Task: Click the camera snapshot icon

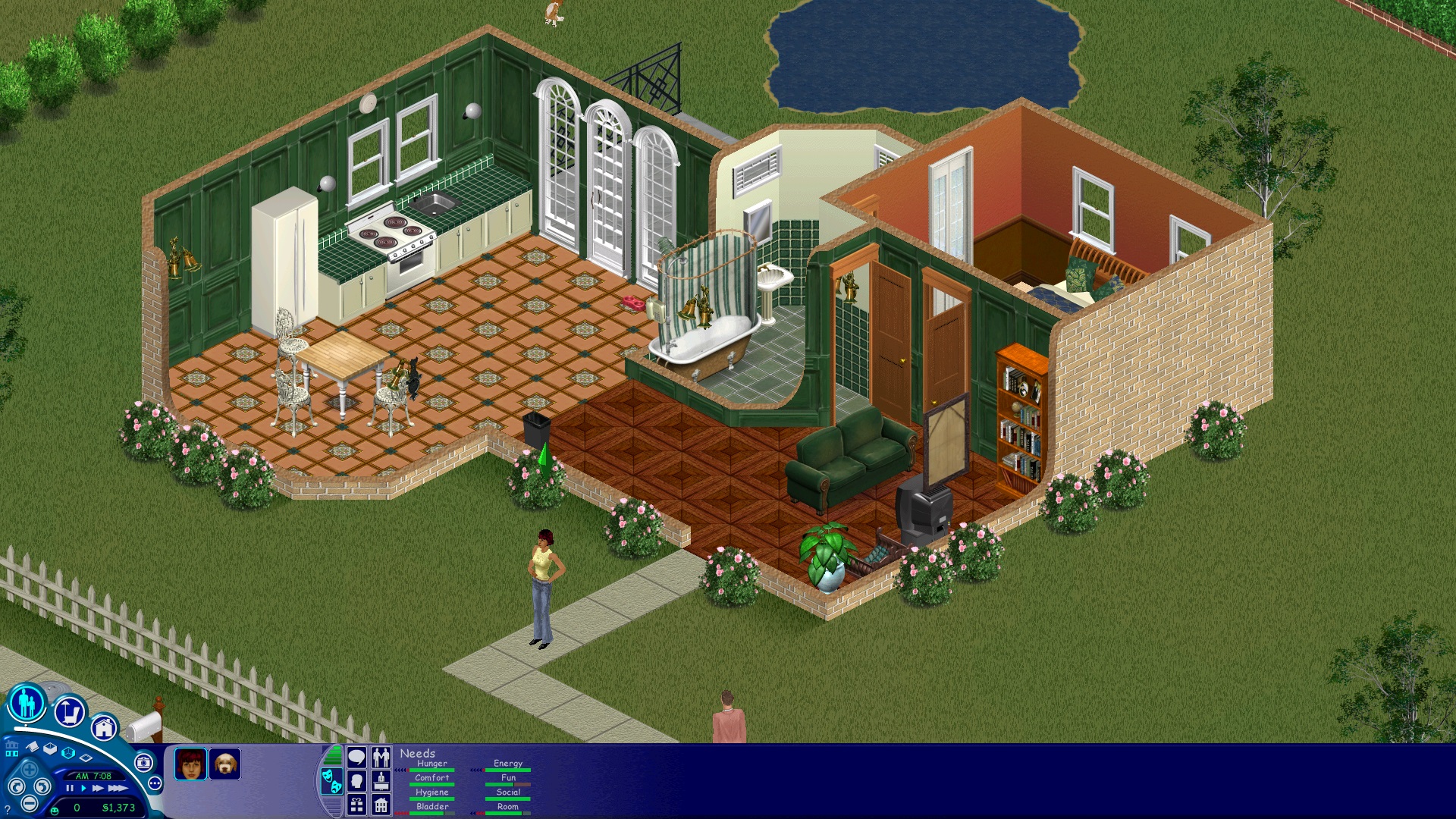Action: (x=144, y=761)
